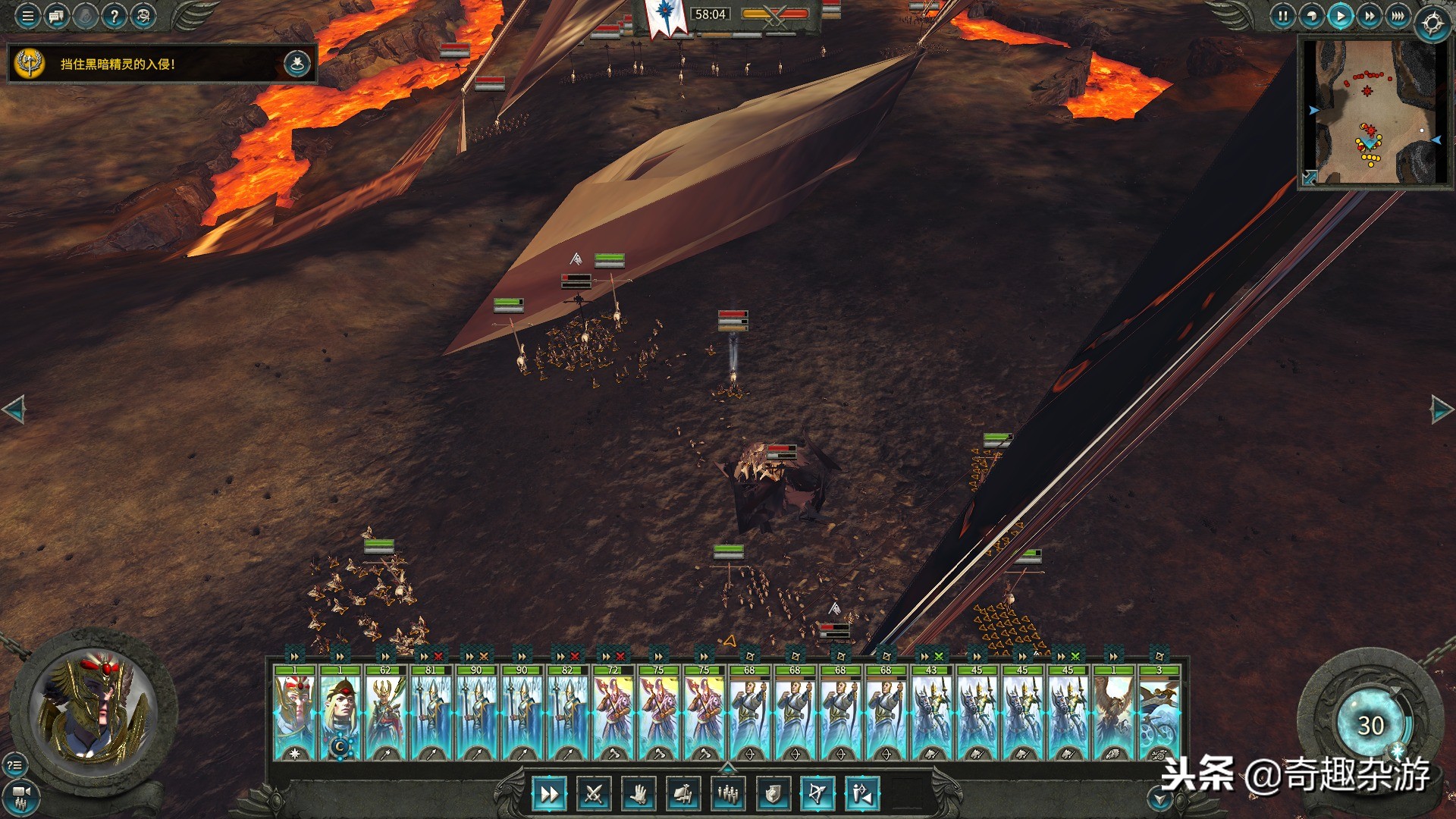Toggle the run movement command
Image resolution: width=1456 pixels, height=819 pixels.
pos(548,794)
